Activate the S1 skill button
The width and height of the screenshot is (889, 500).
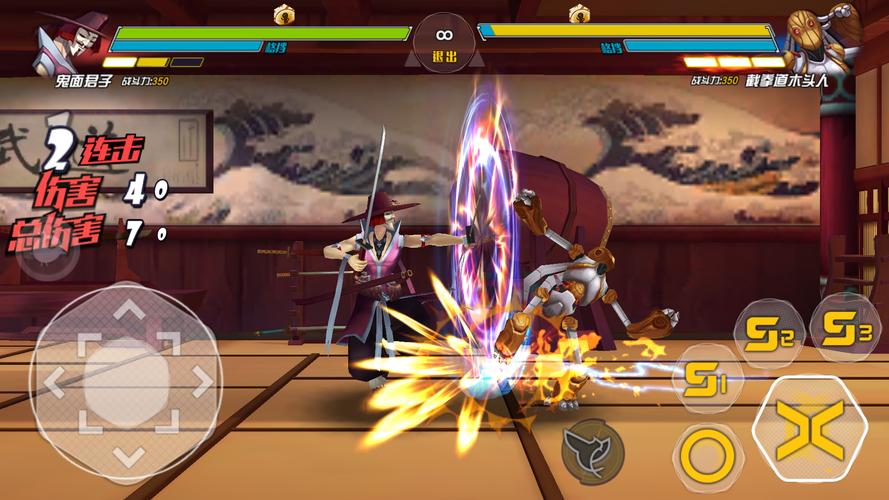(708, 378)
